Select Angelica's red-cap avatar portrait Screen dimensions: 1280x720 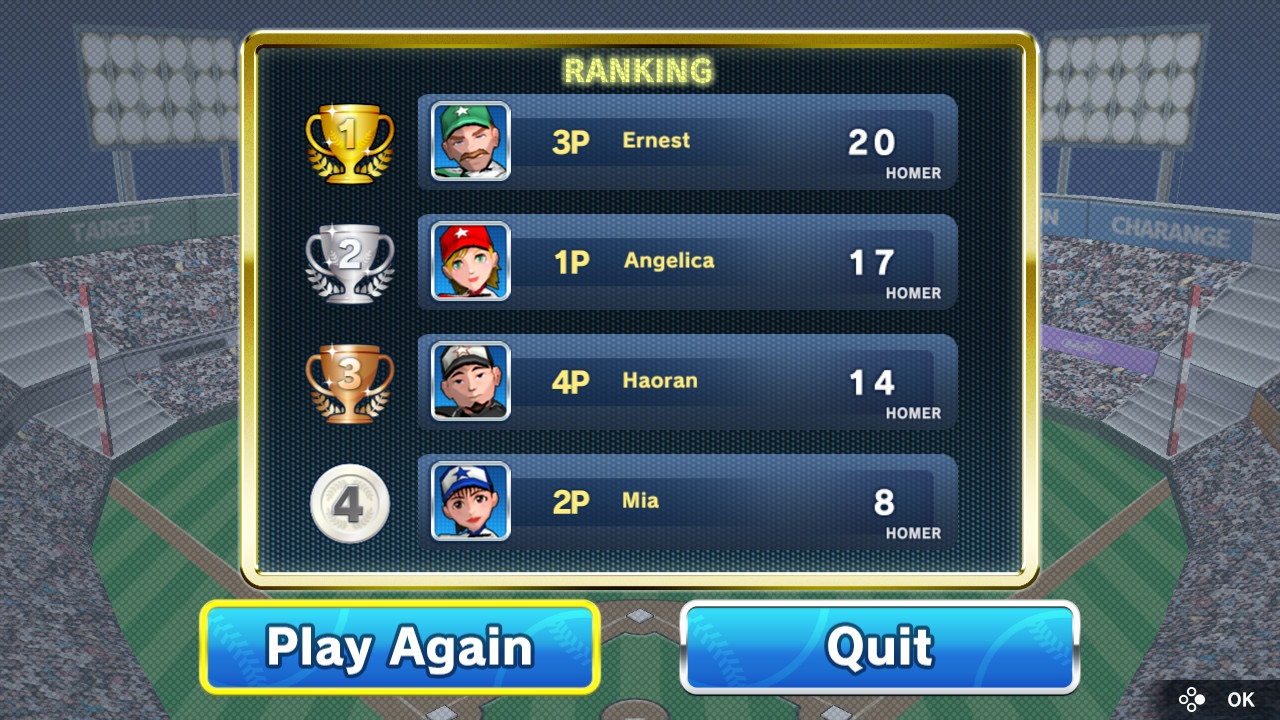point(469,262)
